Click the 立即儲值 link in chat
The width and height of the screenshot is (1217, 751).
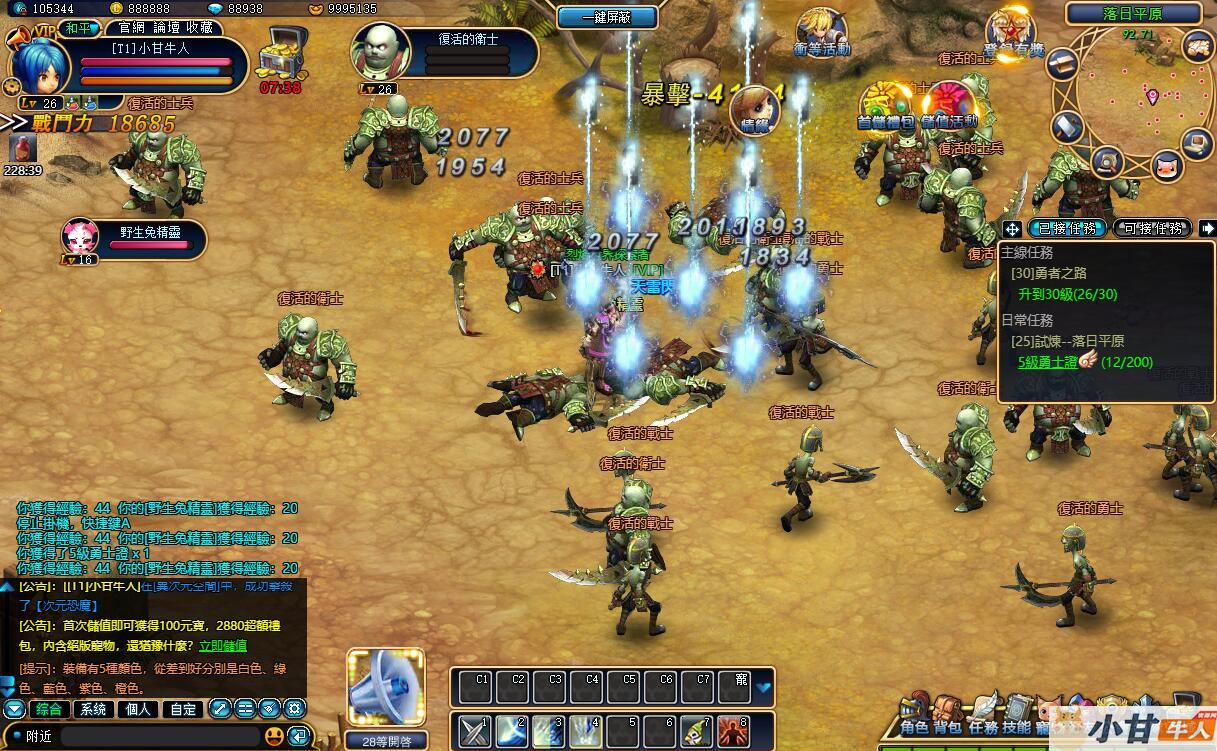coord(224,646)
